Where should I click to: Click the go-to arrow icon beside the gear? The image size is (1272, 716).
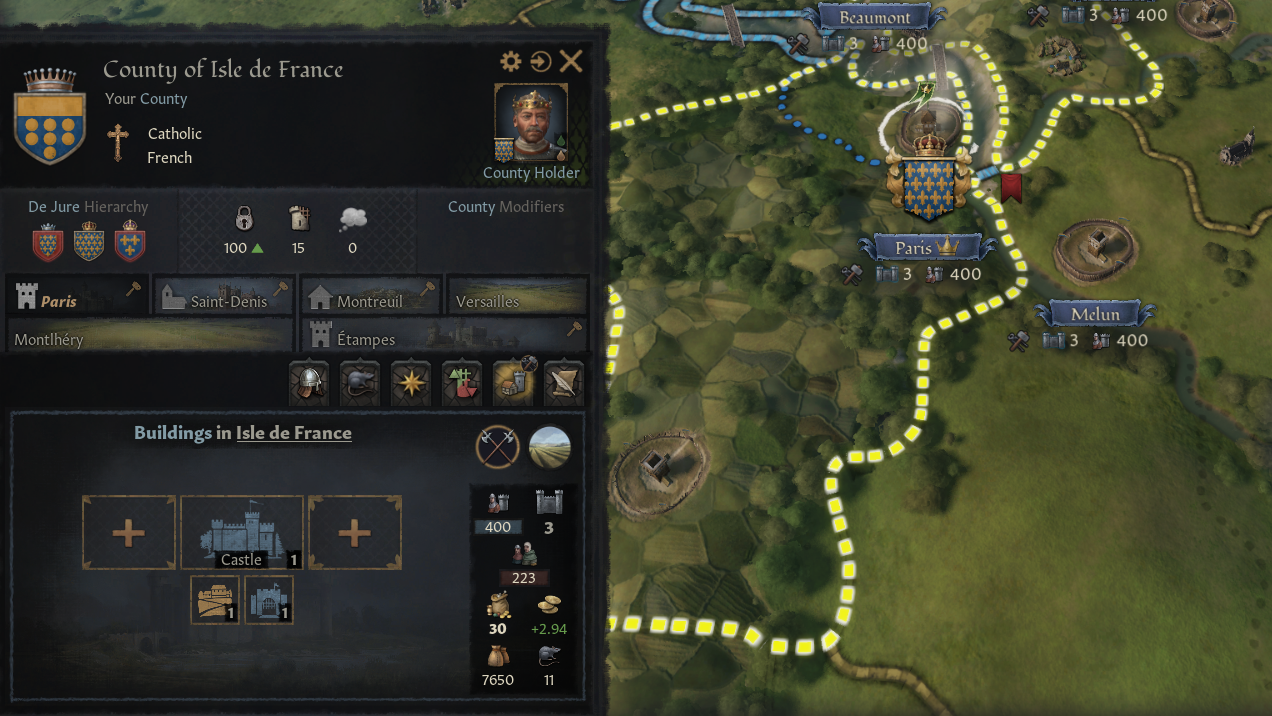(541, 62)
